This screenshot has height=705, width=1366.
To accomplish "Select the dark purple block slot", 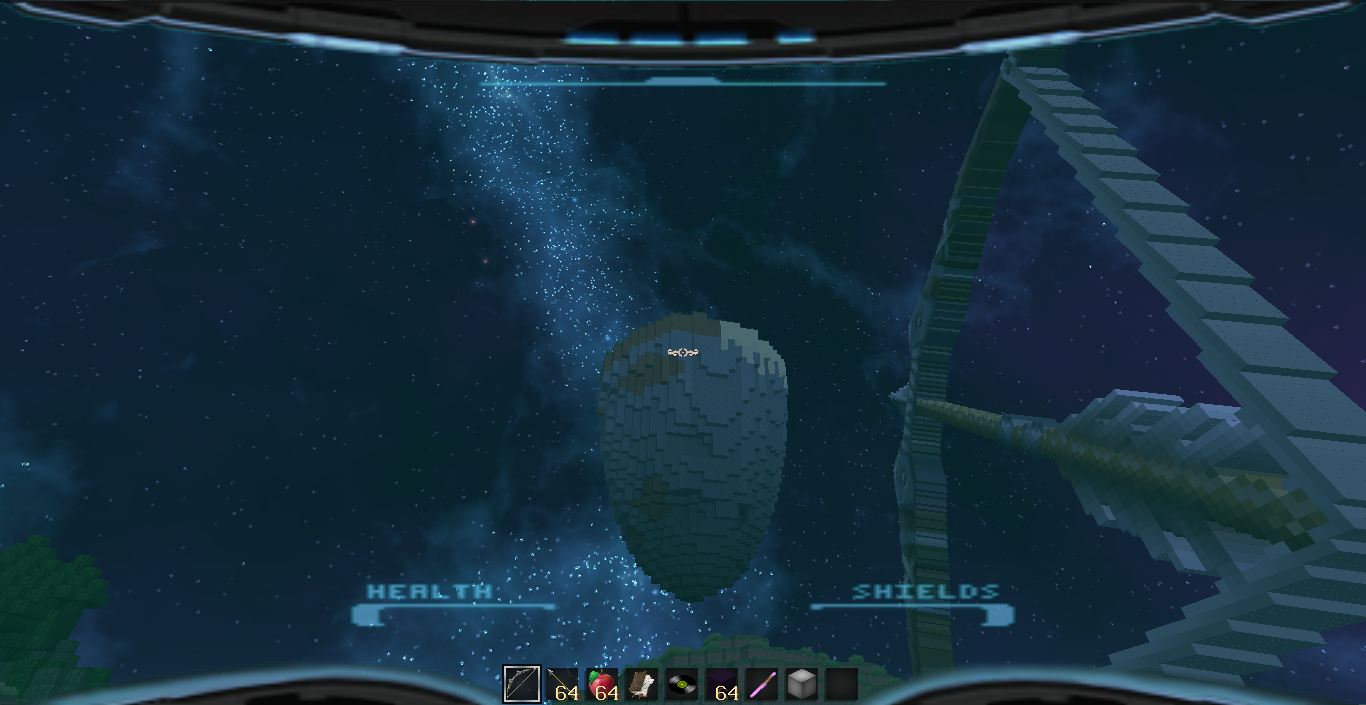I will tap(721, 684).
